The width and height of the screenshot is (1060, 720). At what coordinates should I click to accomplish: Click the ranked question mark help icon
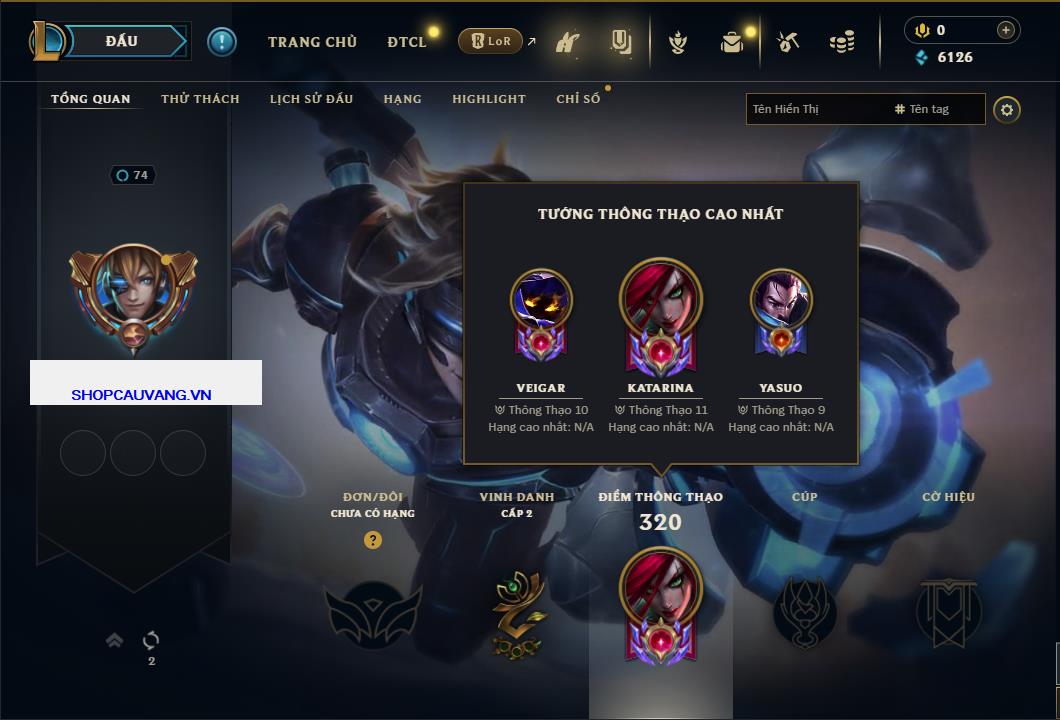coord(373,540)
